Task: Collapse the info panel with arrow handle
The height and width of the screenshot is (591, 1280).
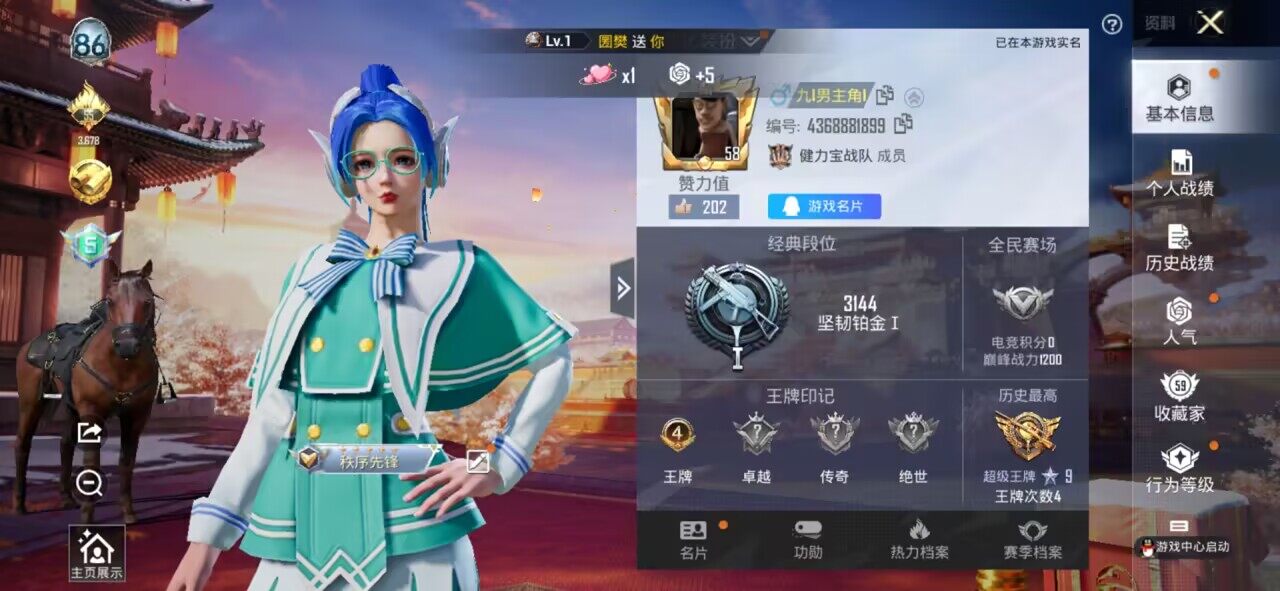Action: tap(623, 289)
